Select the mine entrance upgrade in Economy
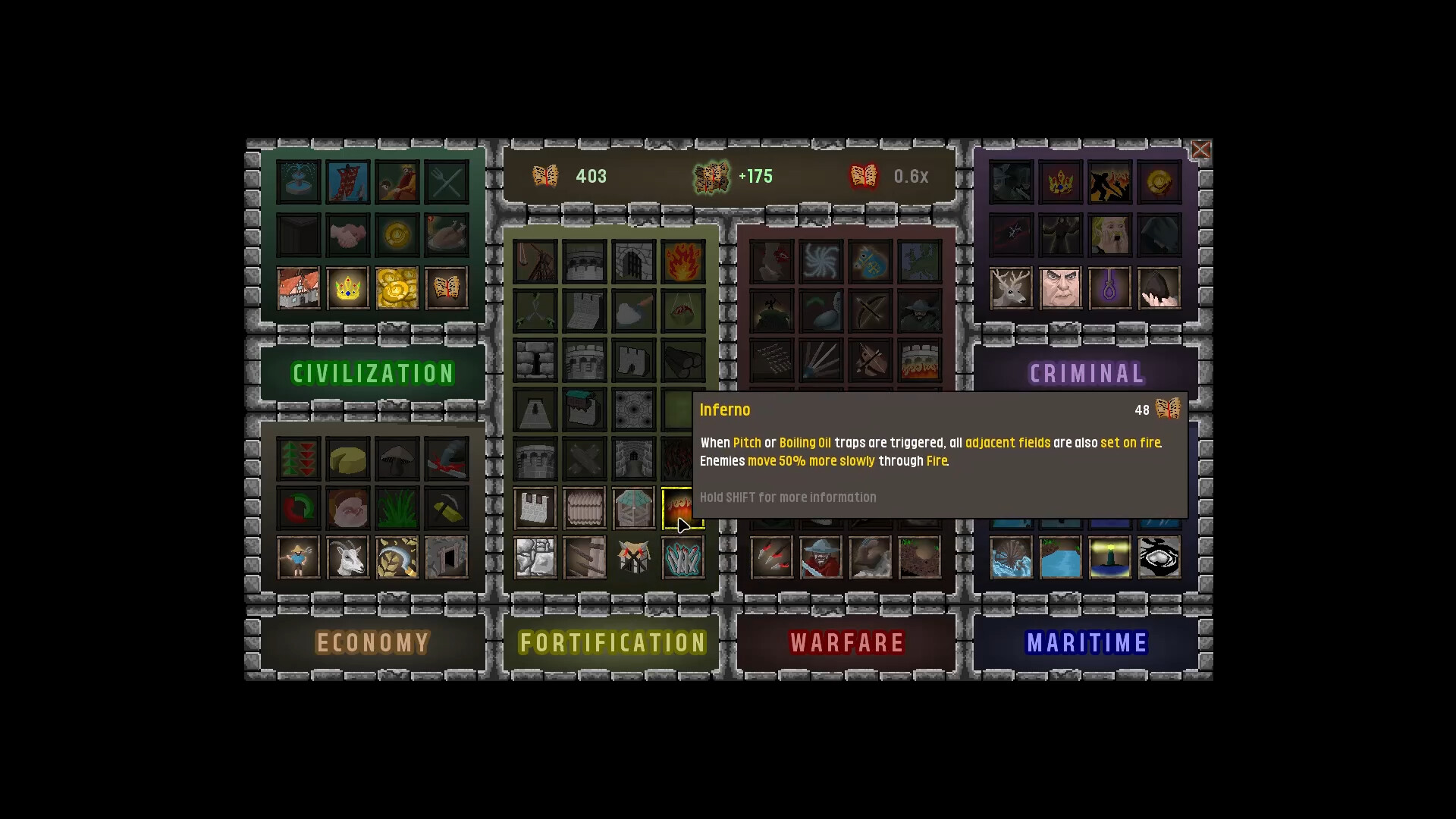1456x819 pixels. pyautogui.click(x=447, y=557)
